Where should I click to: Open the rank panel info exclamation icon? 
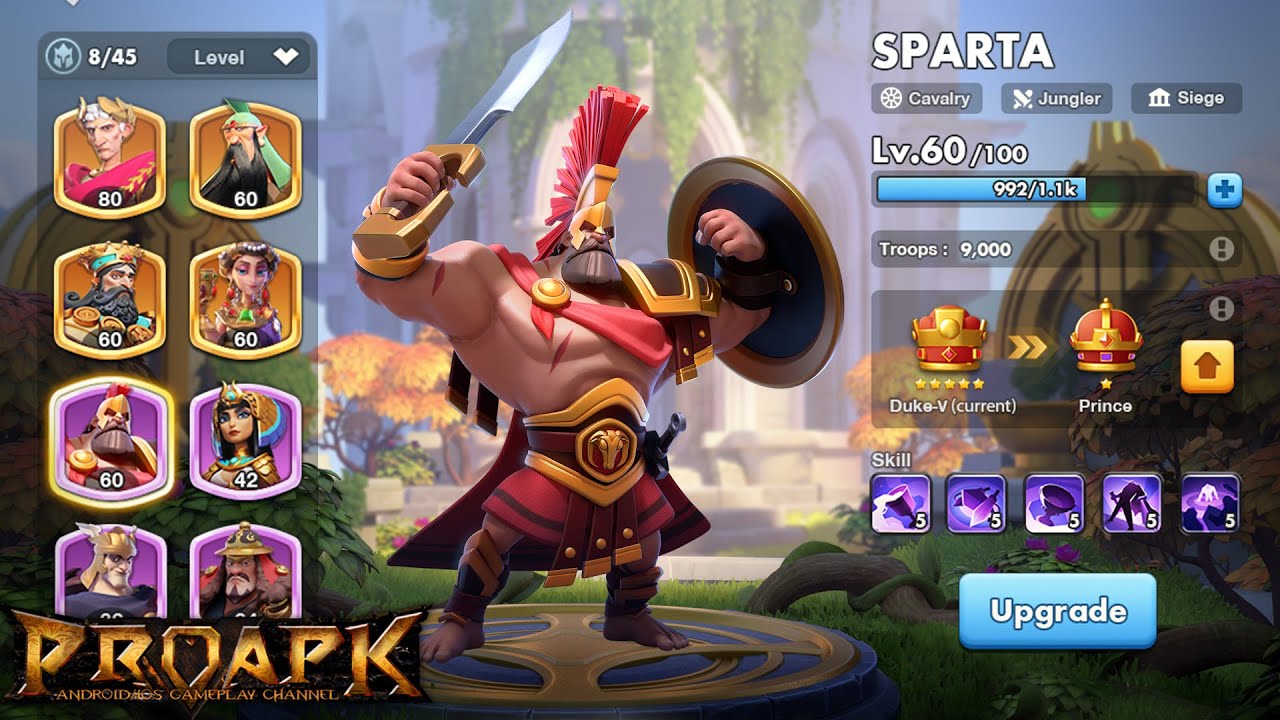1221,309
